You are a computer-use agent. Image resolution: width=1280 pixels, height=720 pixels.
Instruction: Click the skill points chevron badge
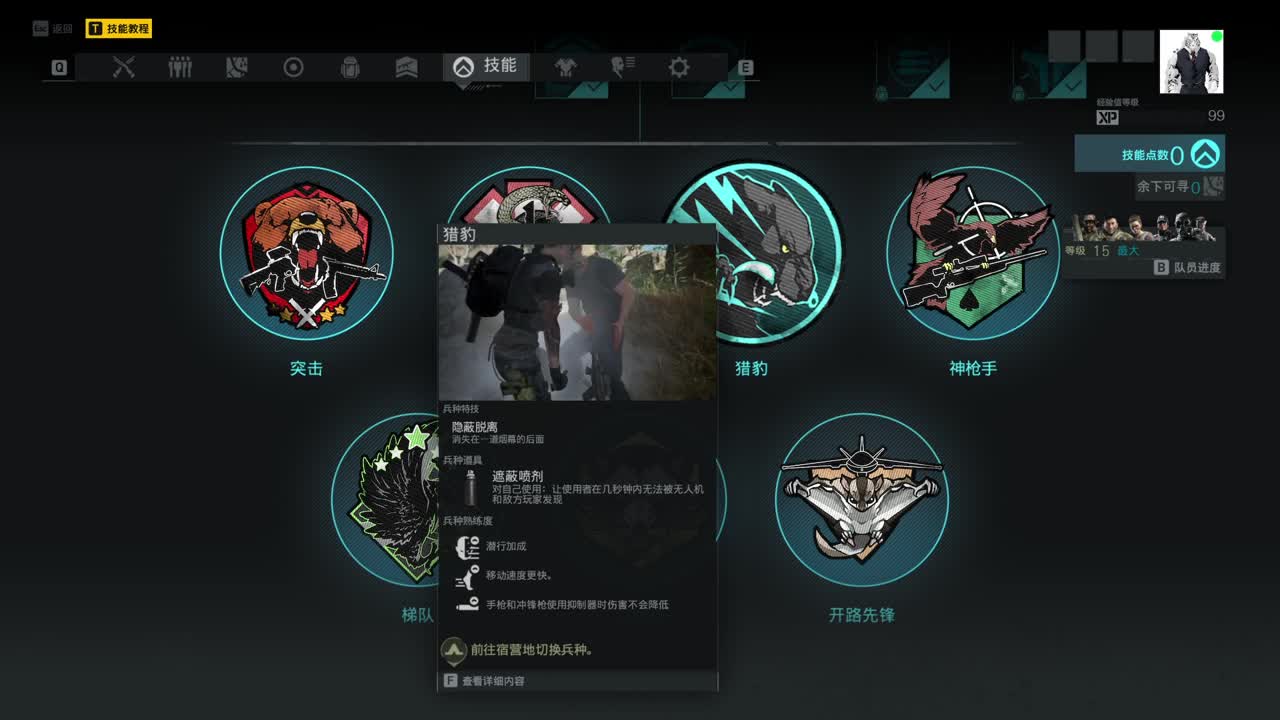coord(1205,154)
